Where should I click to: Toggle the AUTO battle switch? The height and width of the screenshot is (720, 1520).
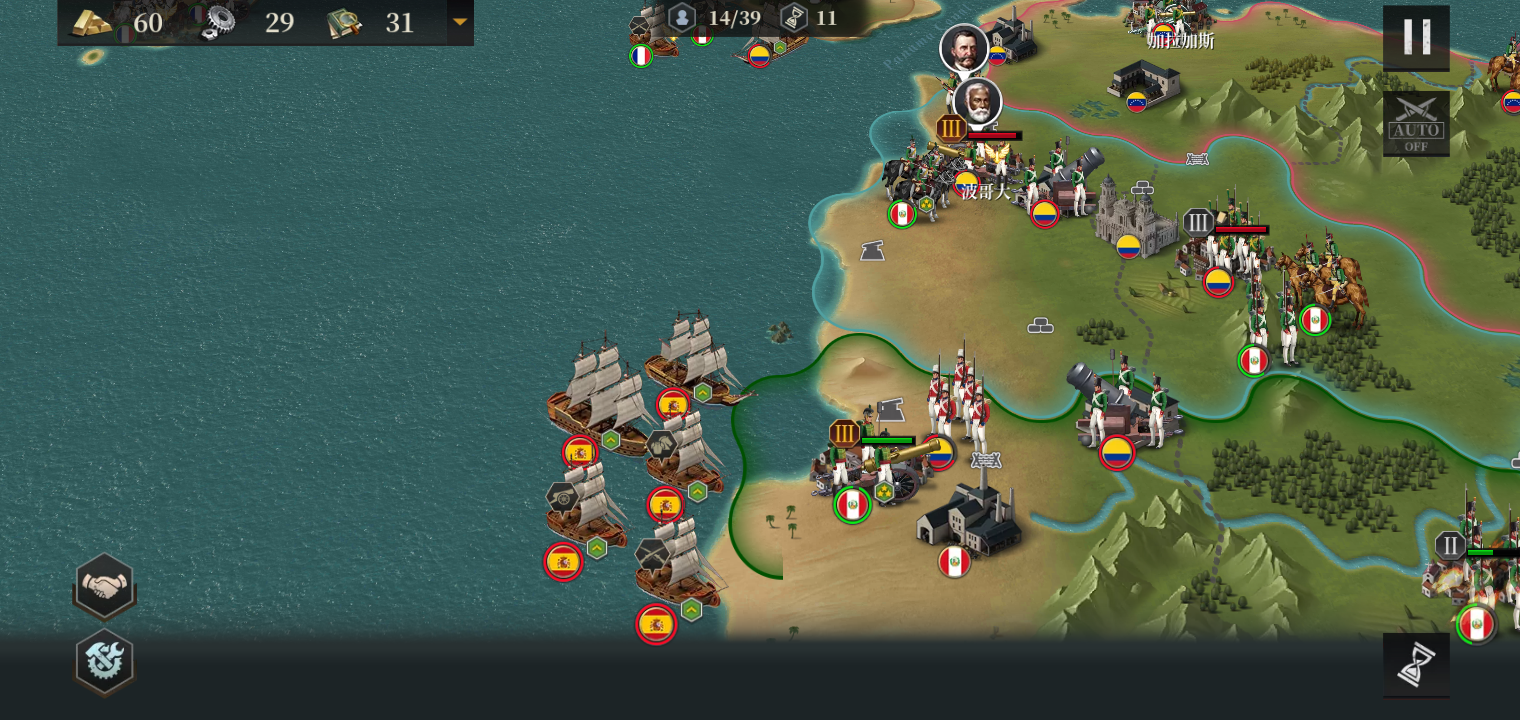tap(1416, 124)
